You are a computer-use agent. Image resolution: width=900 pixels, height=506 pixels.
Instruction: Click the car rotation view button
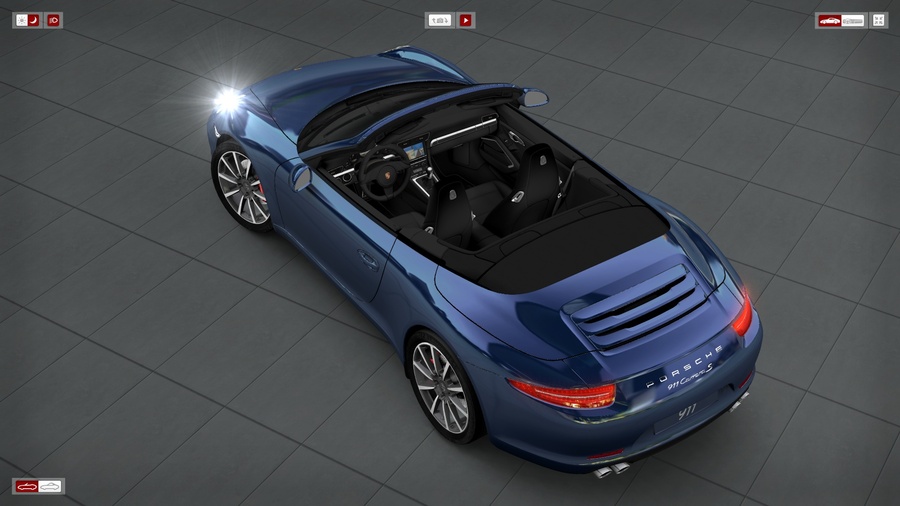[x=439, y=20]
